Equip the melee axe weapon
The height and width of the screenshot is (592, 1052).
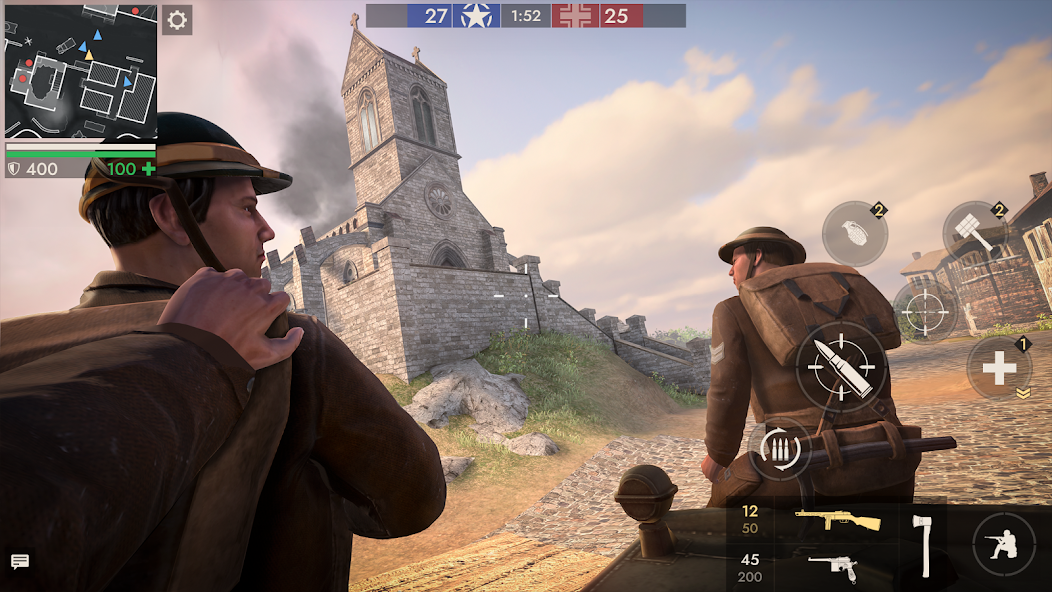(921, 545)
